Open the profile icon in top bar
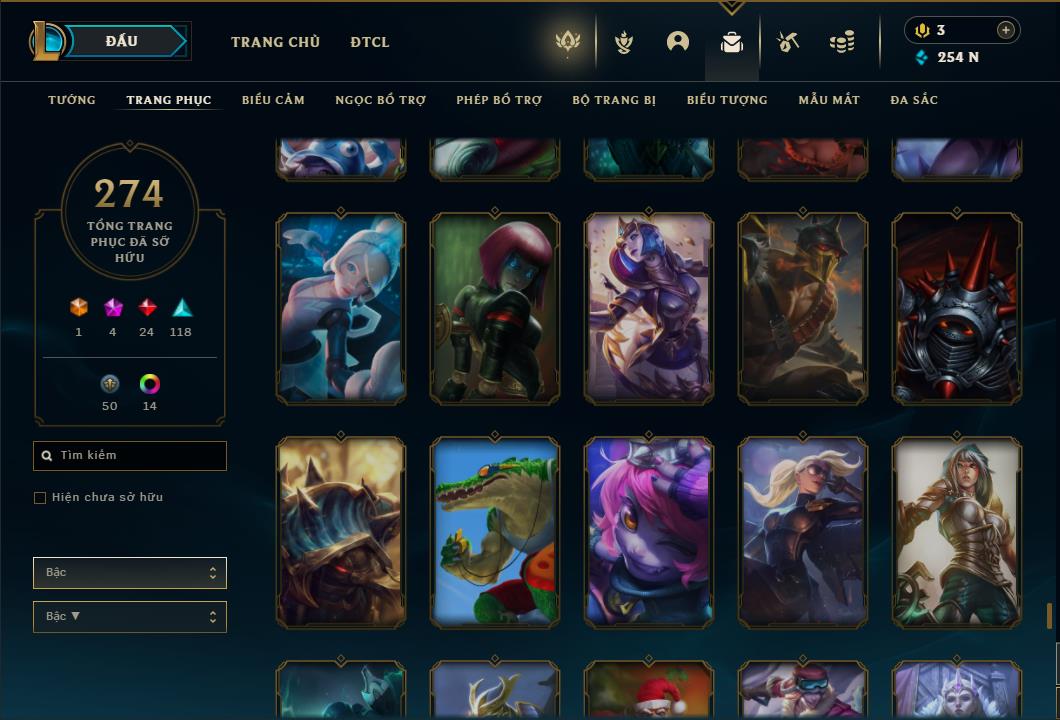 [678, 42]
